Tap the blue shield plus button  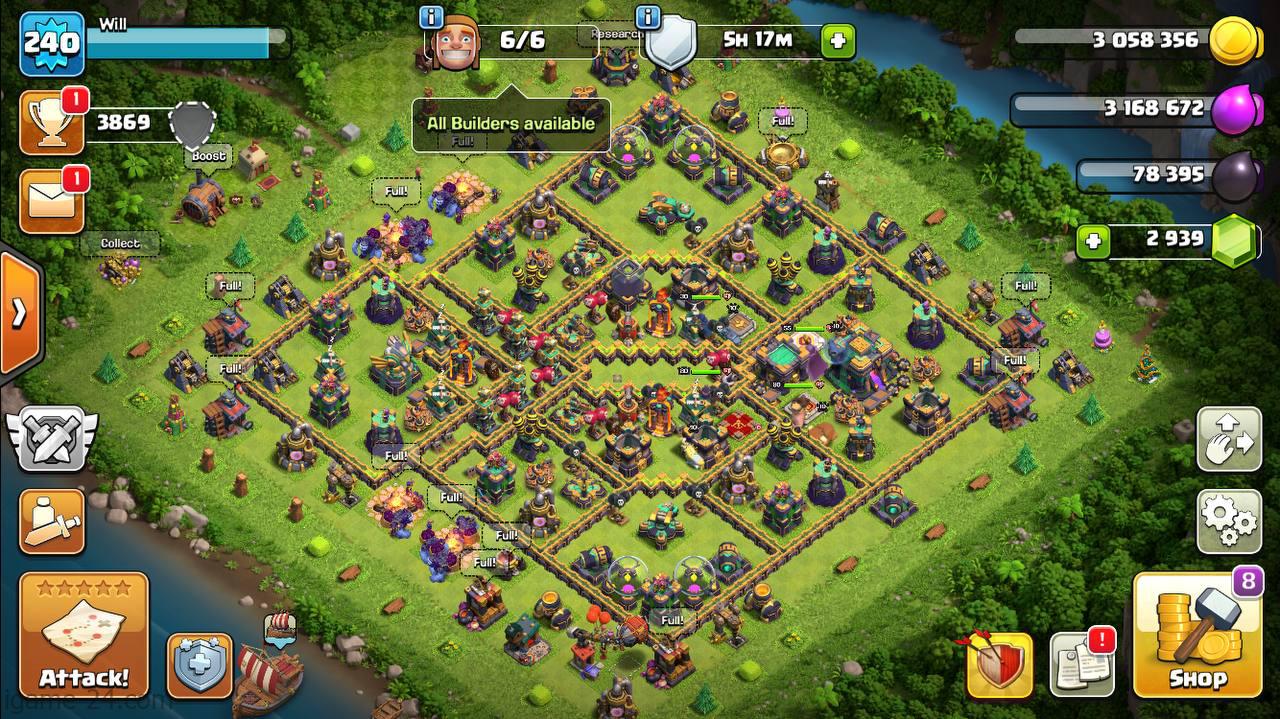[199, 665]
